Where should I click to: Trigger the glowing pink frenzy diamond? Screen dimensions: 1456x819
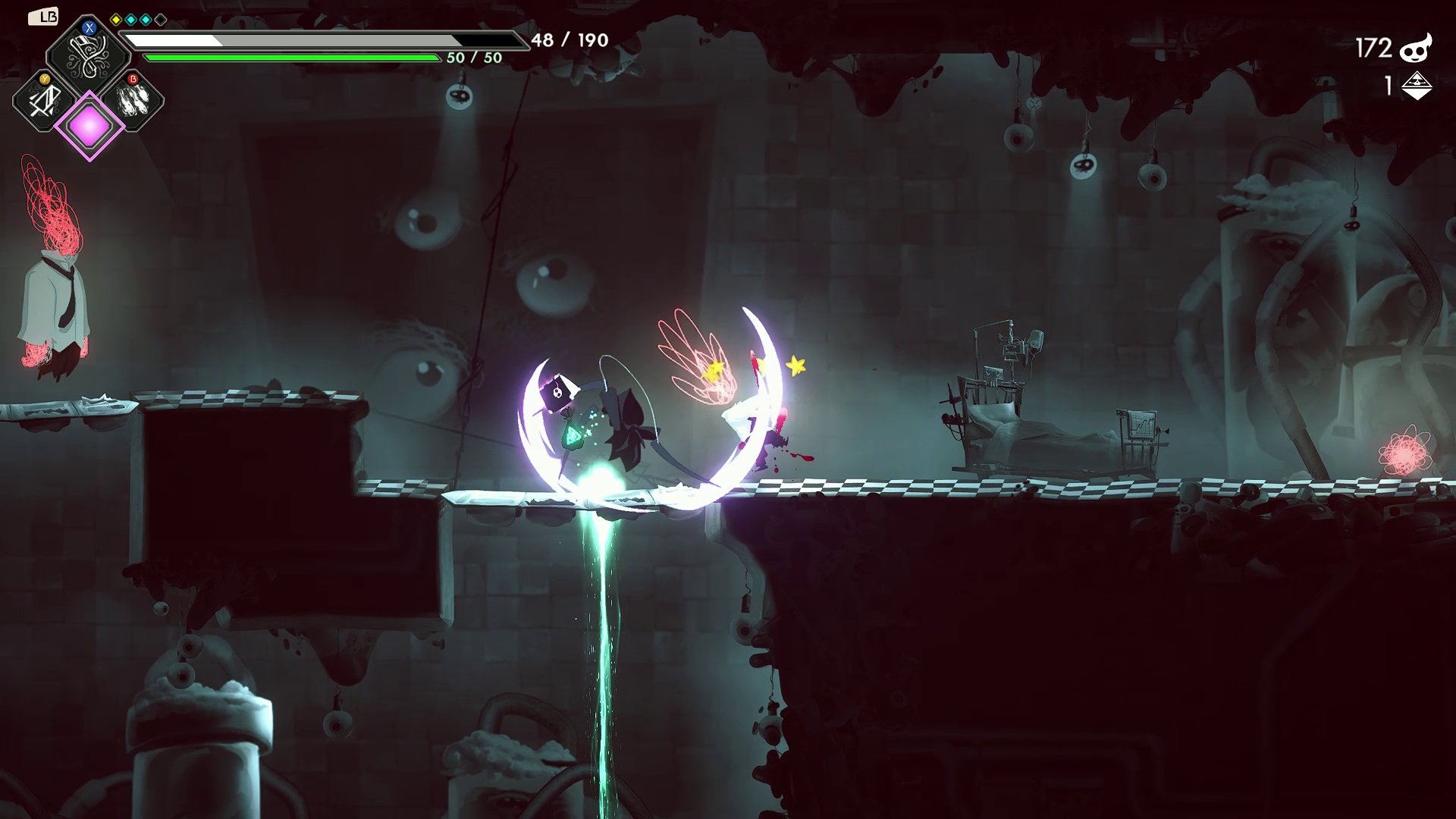point(89,126)
